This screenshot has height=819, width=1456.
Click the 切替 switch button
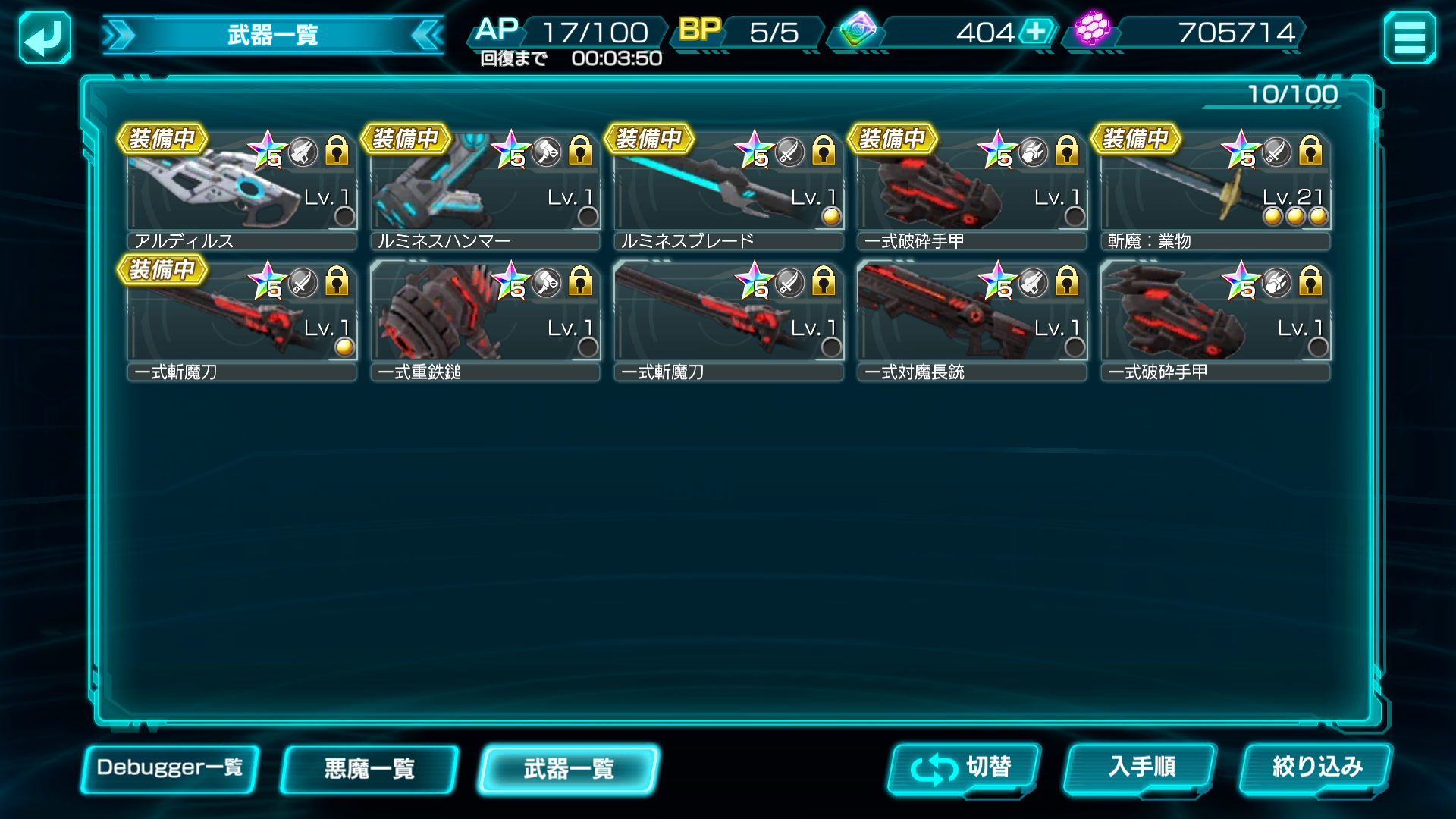[x=963, y=768]
